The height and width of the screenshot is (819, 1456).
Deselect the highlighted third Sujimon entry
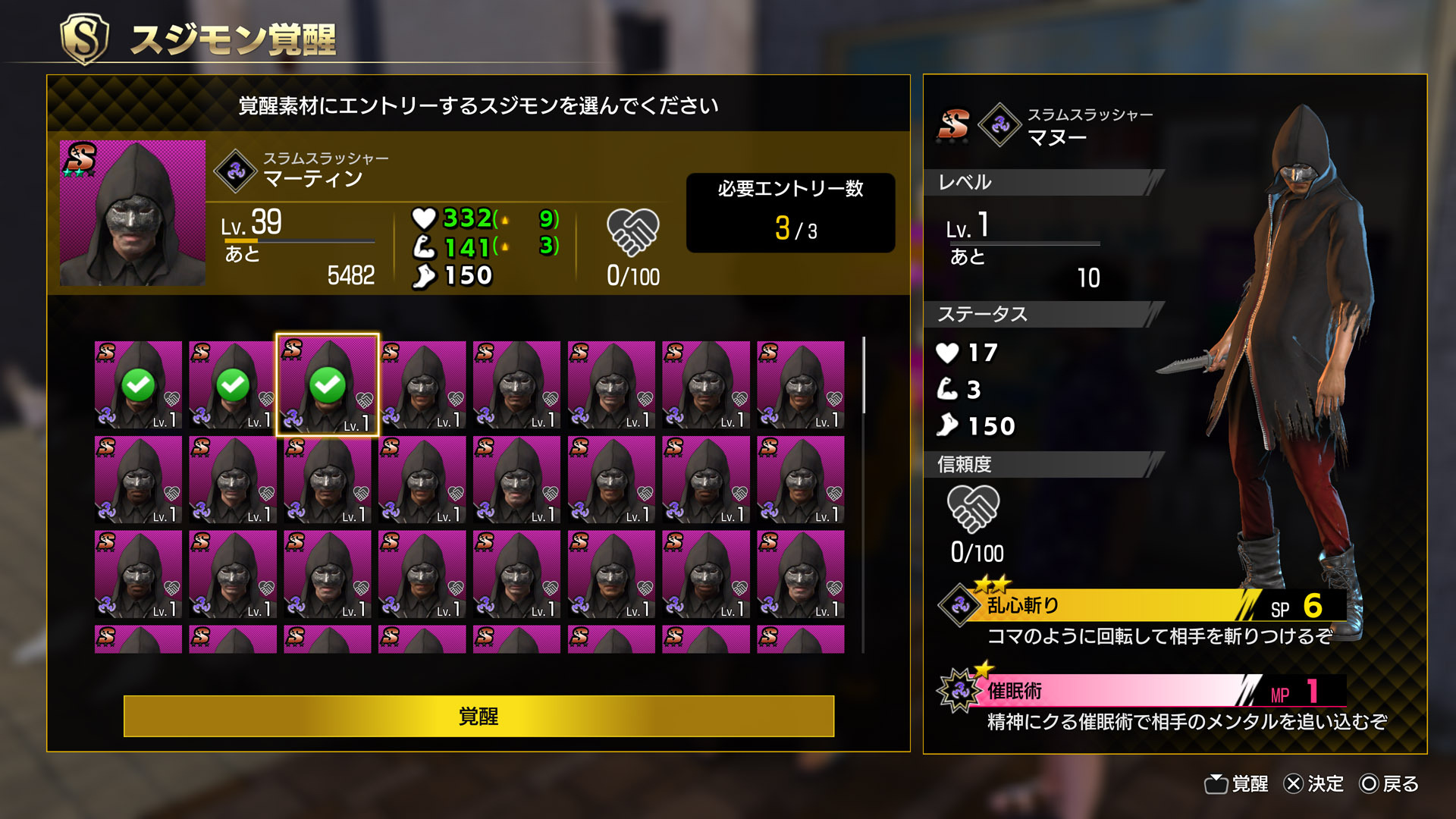328,385
